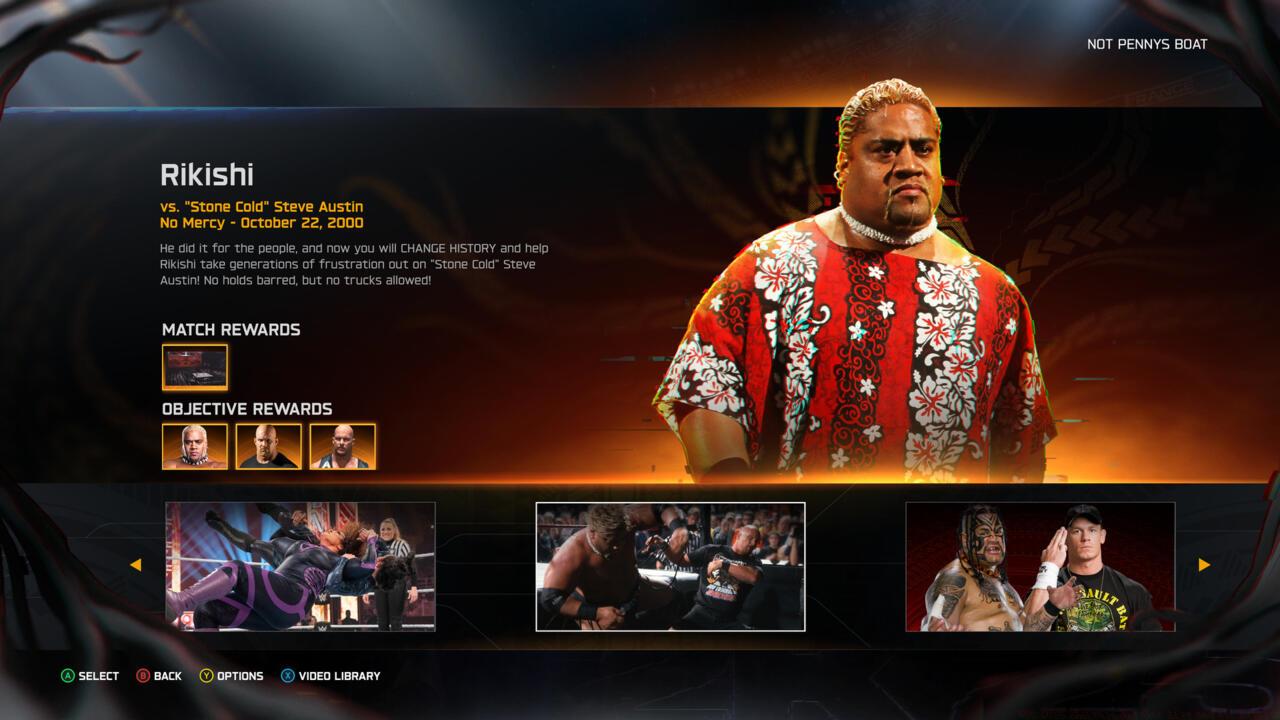Advance the carousel with the right arrow
Screen dimensions: 1280x720
(1204, 565)
